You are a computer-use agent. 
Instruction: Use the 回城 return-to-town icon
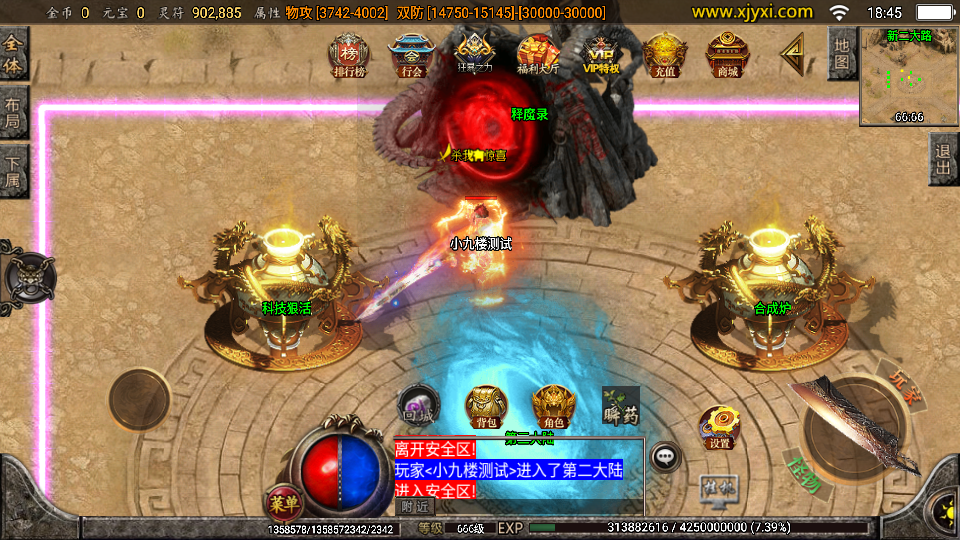click(417, 405)
